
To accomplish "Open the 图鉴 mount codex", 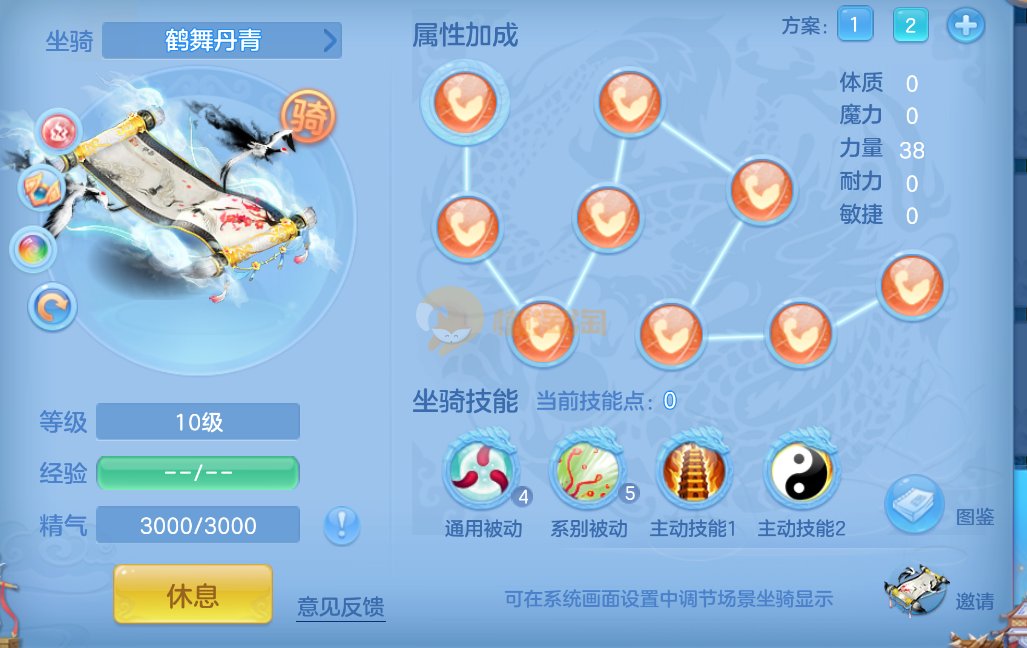I will (x=914, y=505).
